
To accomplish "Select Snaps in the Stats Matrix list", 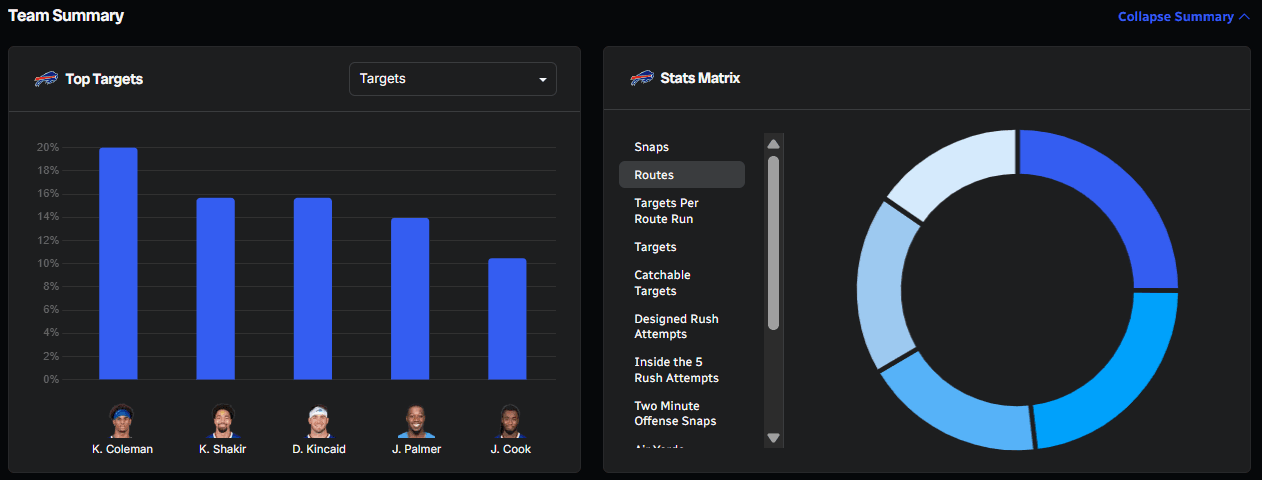I will click(651, 147).
